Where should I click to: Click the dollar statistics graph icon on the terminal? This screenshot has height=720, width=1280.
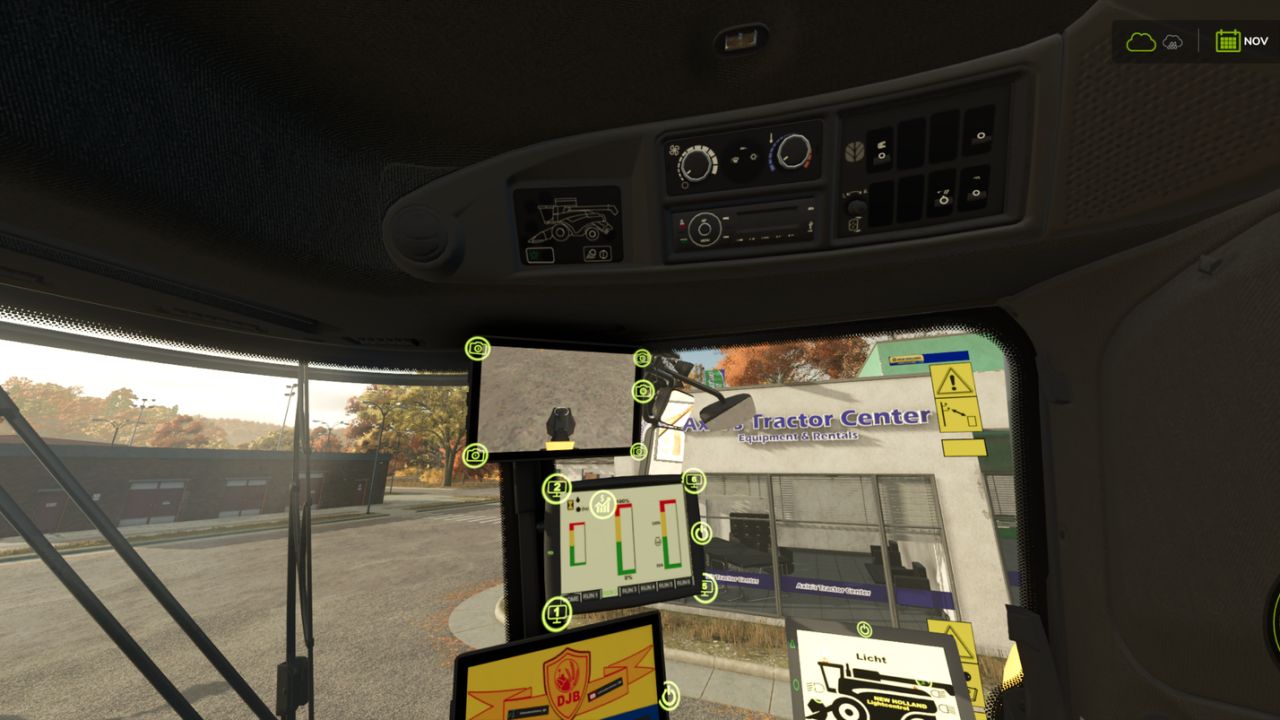(x=602, y=505)
